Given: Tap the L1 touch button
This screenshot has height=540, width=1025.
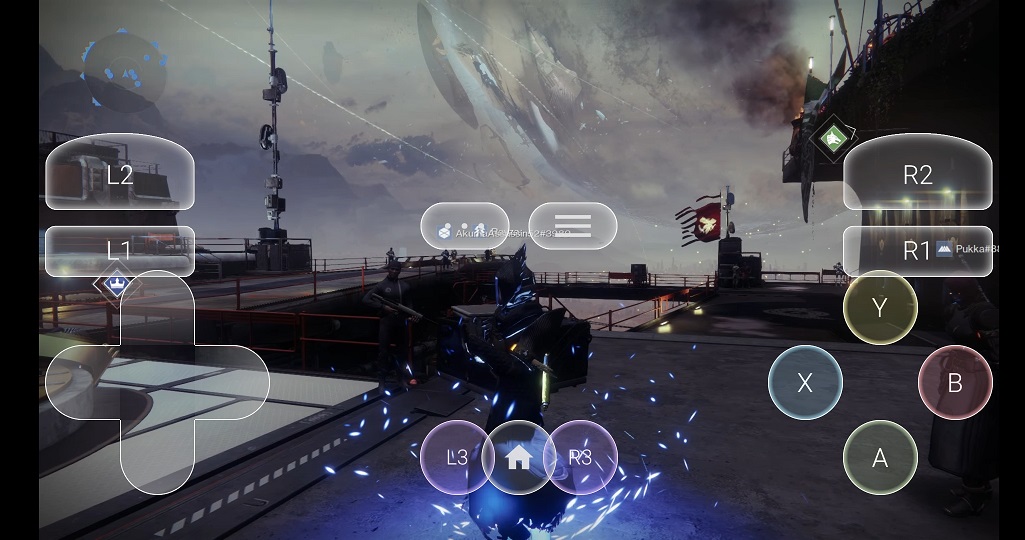Looking at the screenshot, I should [120, 250].
